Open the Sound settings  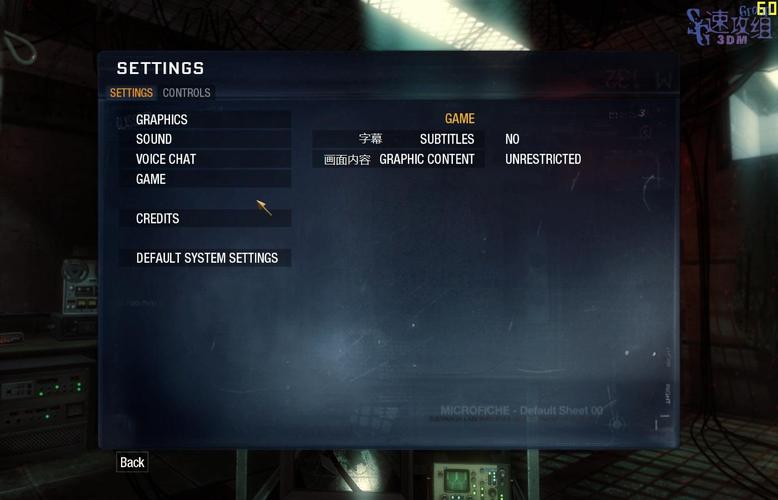click(x=154, y=139)
